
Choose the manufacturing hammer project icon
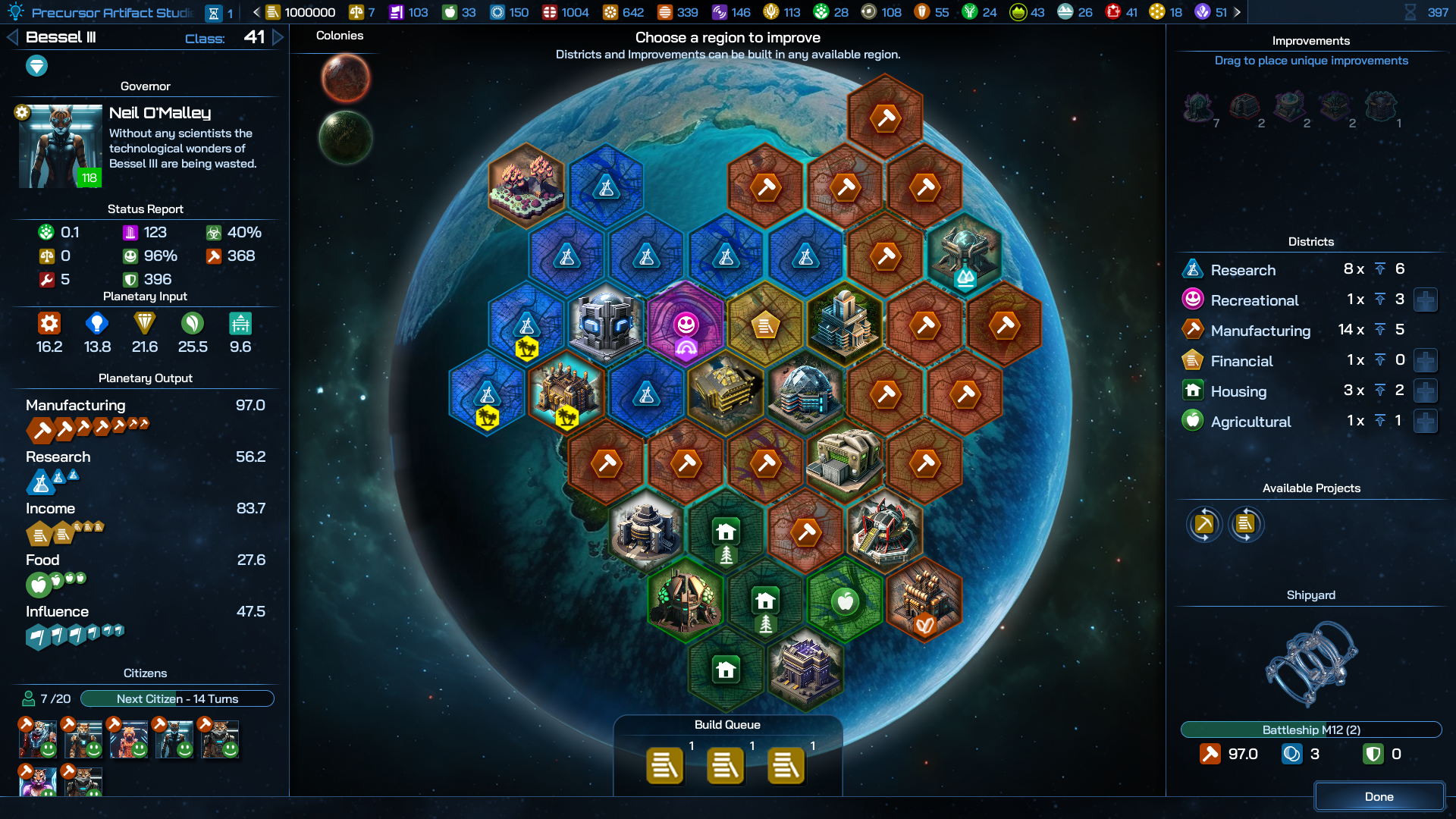coord(1204,524)
